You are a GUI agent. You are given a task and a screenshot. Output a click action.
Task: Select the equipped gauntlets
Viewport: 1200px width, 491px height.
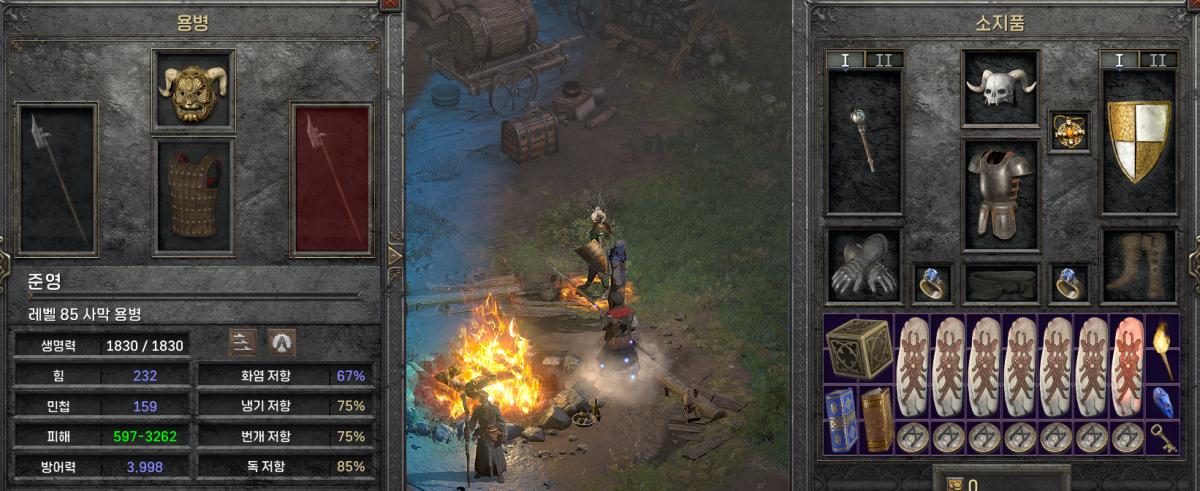point(864,266)
